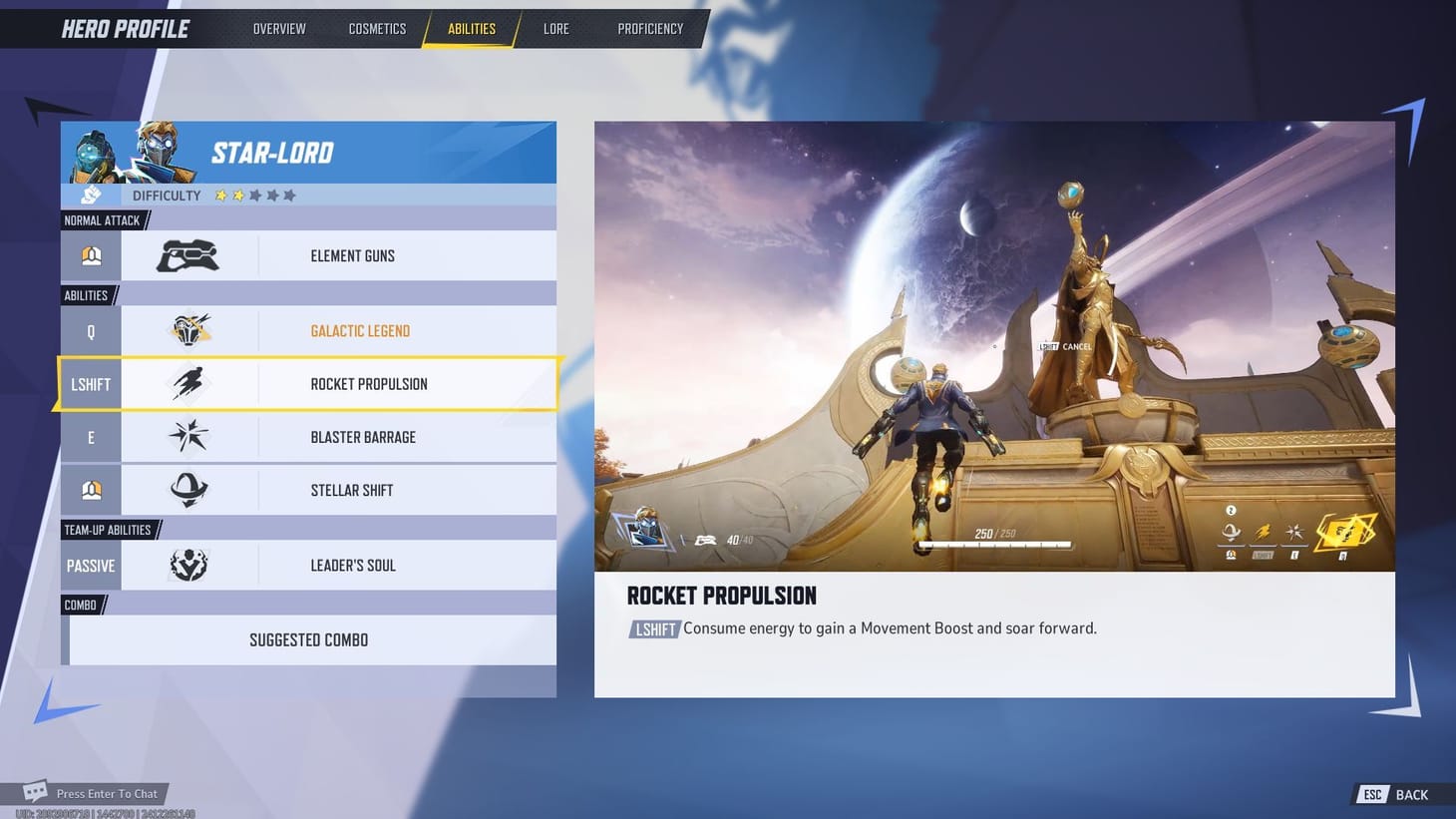Click the chat bubble icon near Press Enter To Chat
Screen dimensions: 1456x819
tap(36, 790)
